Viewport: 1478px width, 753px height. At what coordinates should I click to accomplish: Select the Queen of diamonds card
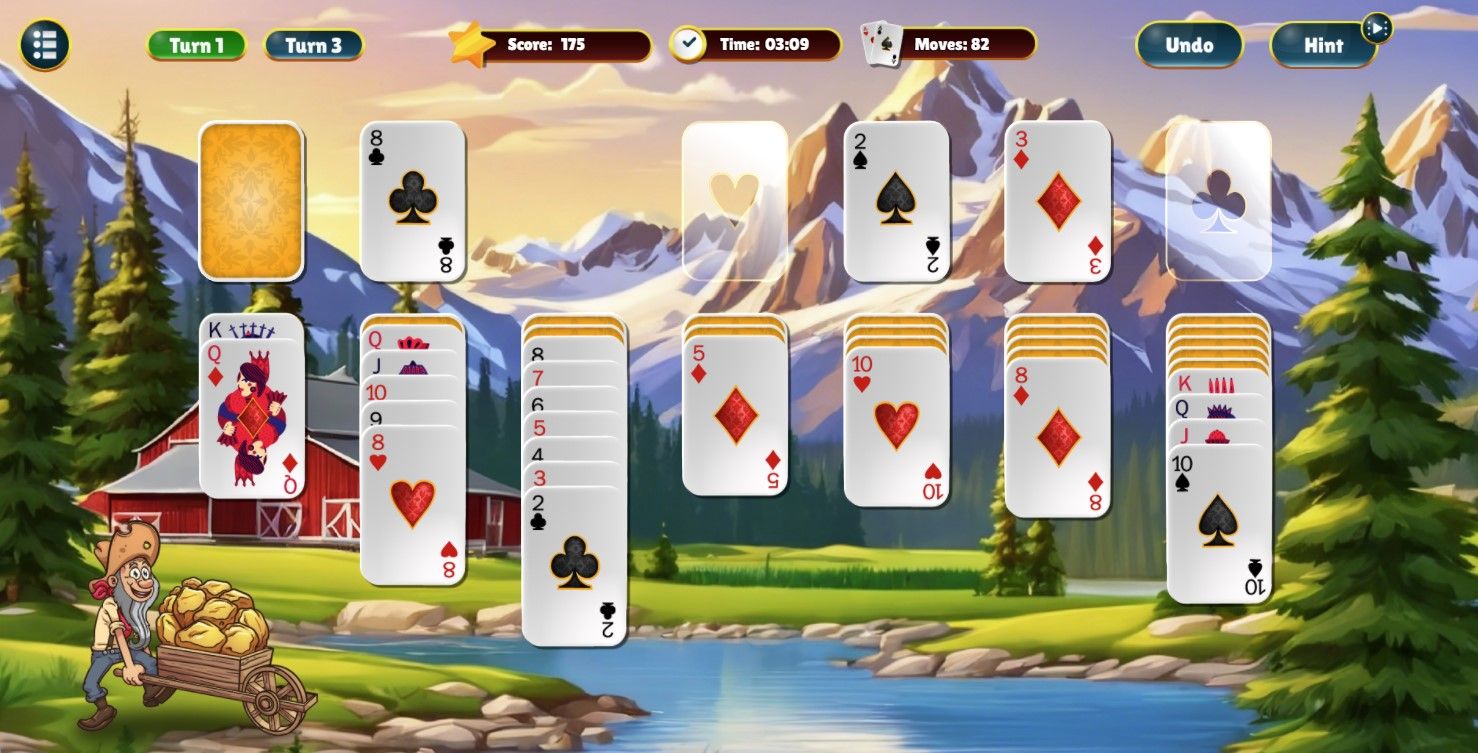click(x=253, y=420)
